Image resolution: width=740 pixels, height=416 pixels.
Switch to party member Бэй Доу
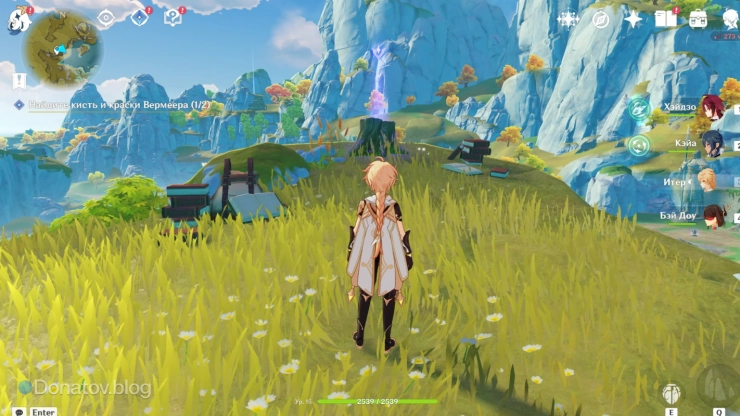tap(710, 216)
